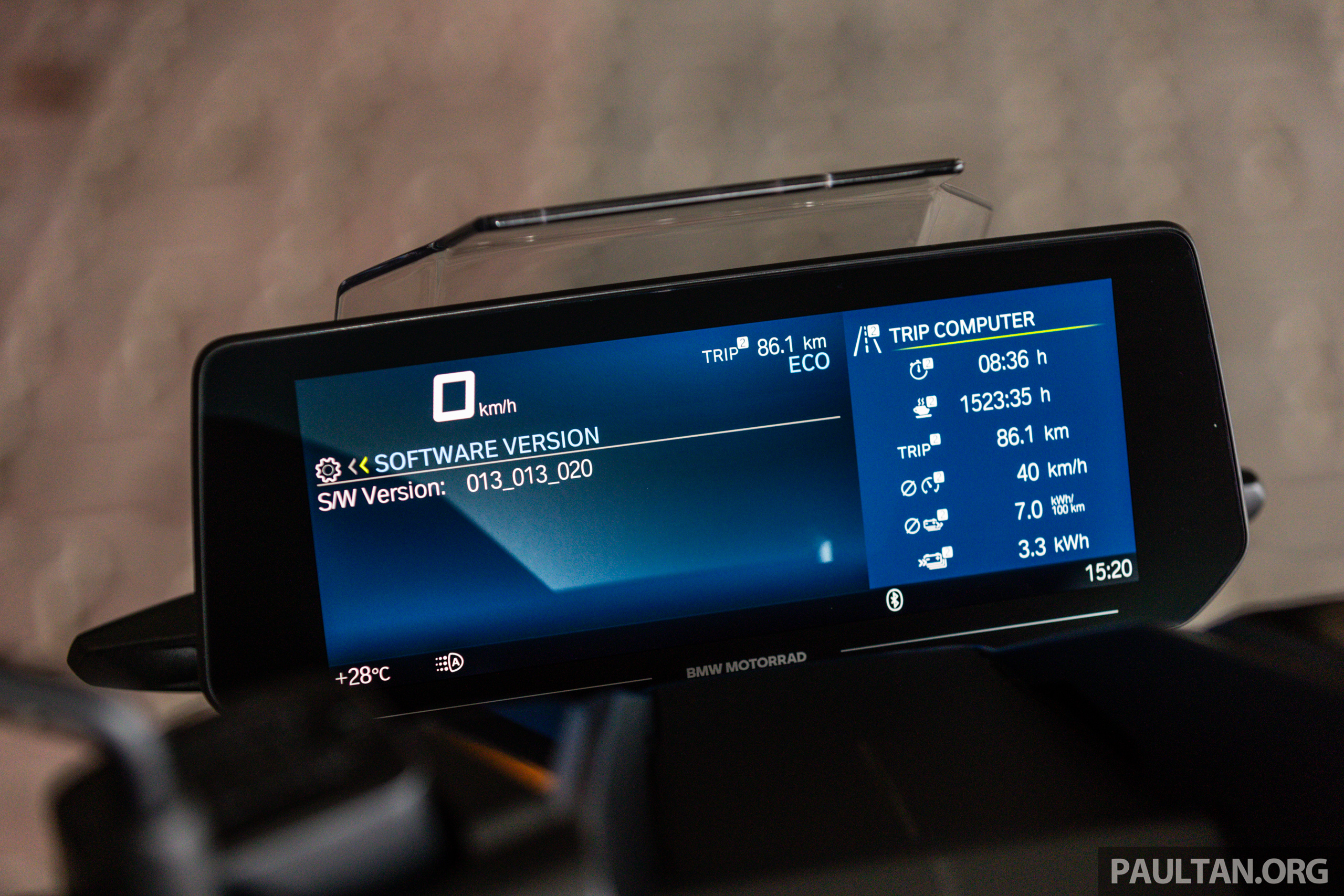Go back using the yellow double-chevron arrows
Viewport: 1344px width, 896px height.
coord(358,466)
